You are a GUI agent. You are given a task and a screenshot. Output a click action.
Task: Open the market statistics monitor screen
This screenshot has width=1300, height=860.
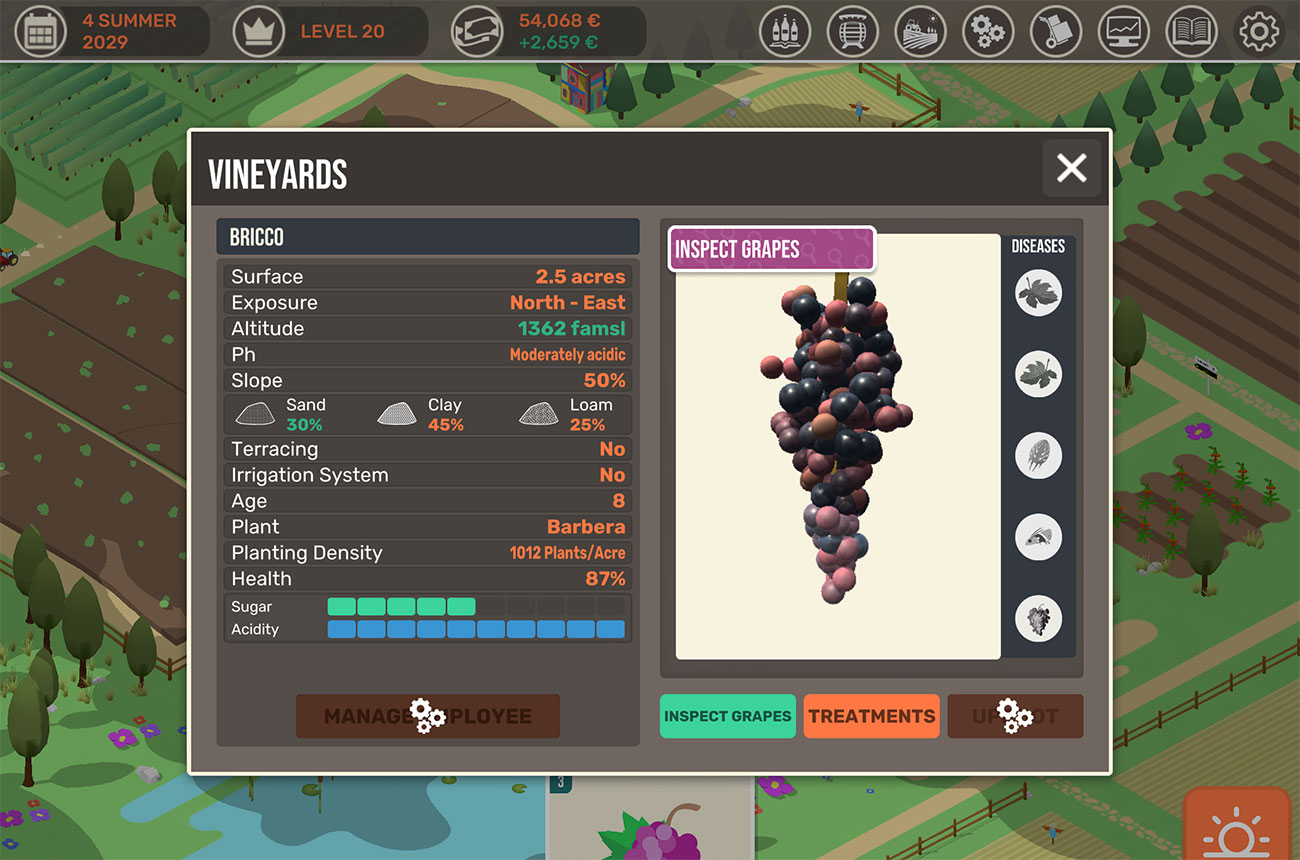1123,31
